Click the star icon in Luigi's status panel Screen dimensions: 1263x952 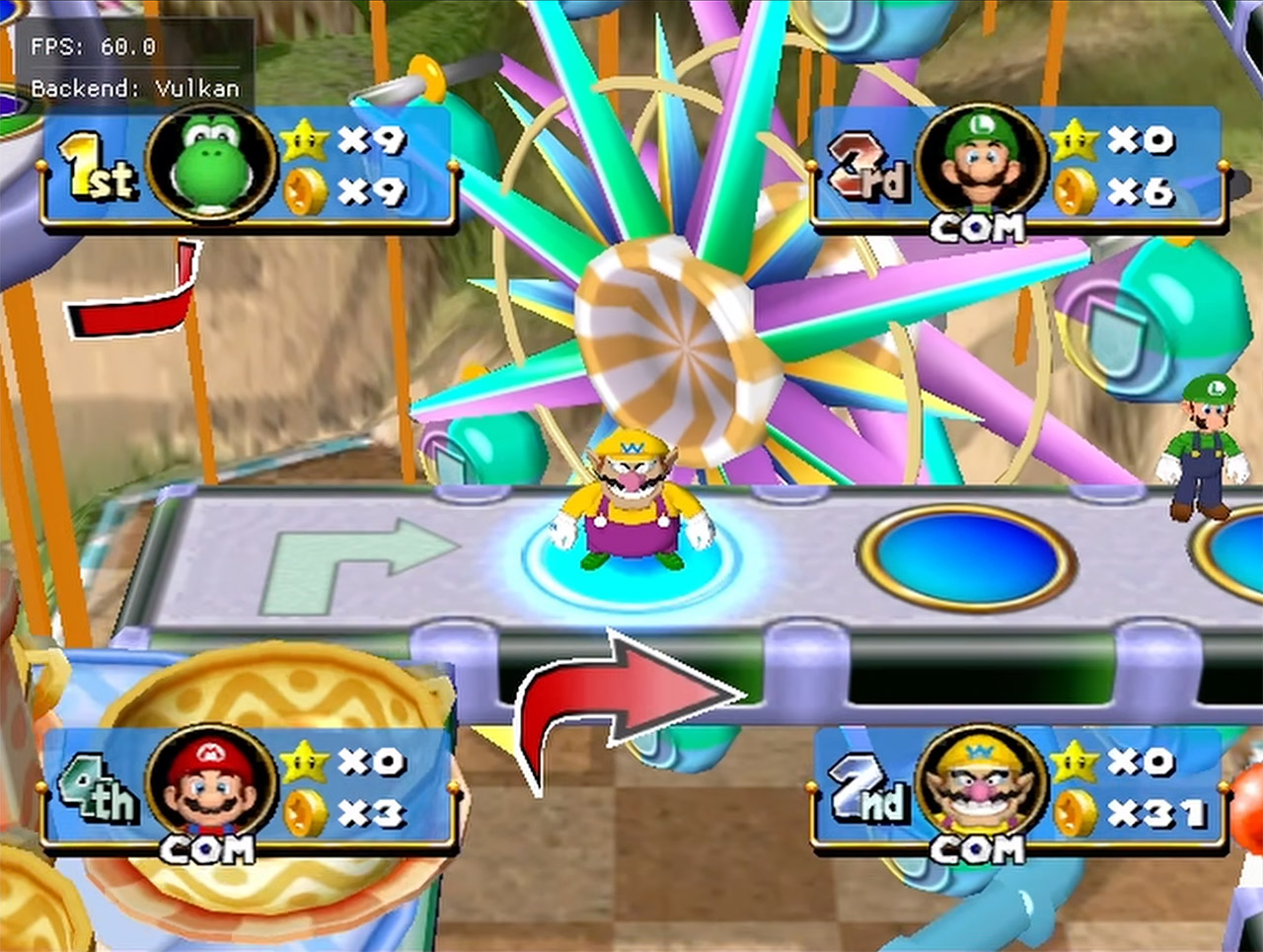[x=1074, y=141]
